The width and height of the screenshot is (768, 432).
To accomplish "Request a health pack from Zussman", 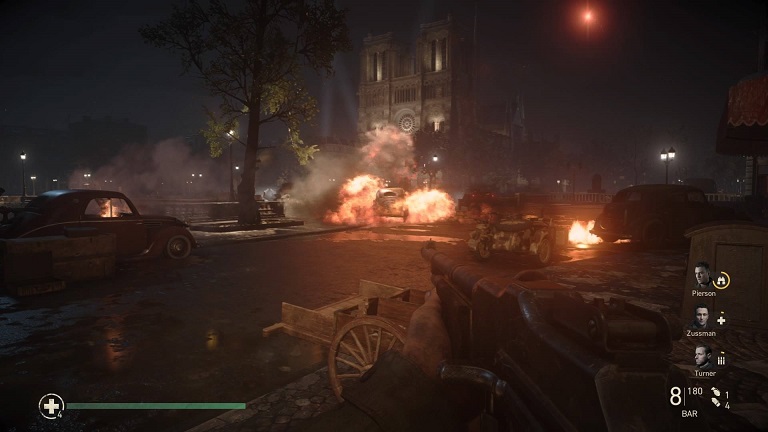I will [721, 320].
